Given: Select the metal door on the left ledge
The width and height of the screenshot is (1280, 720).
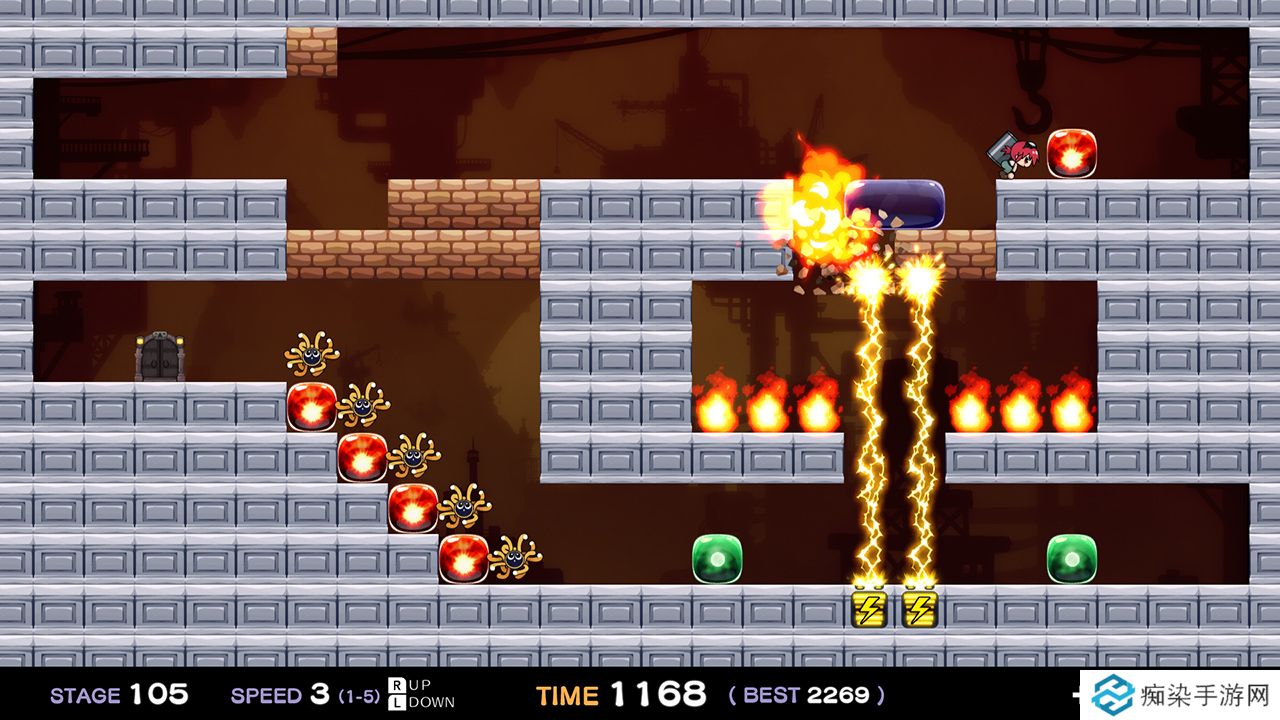Looking at the screenshot, I should pos(163,353).
